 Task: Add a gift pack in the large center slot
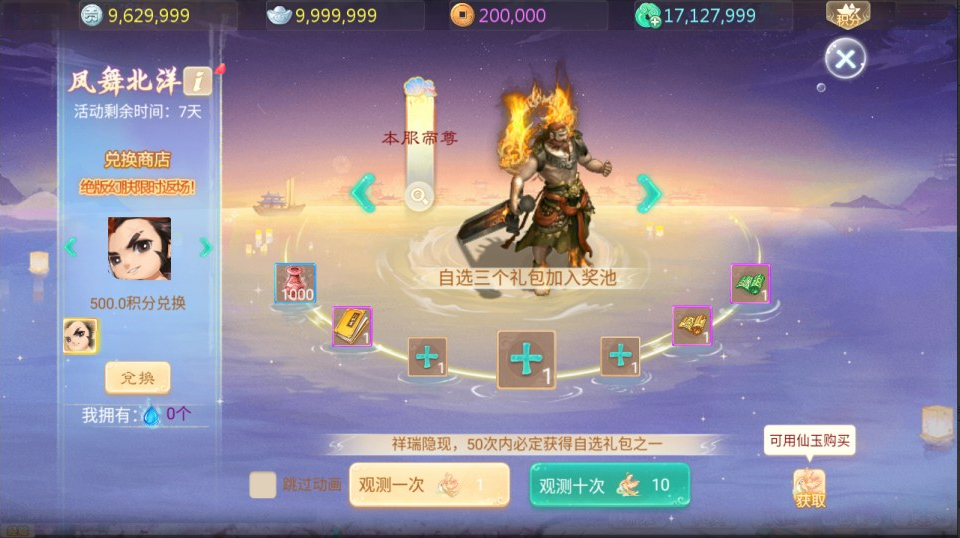click(526, 359)
